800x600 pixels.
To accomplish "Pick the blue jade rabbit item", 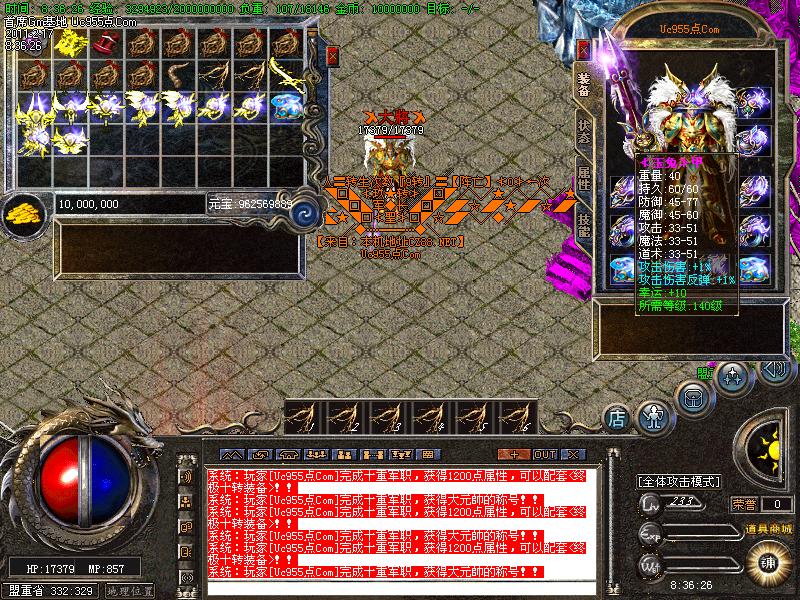I will [x=289, y=105].
